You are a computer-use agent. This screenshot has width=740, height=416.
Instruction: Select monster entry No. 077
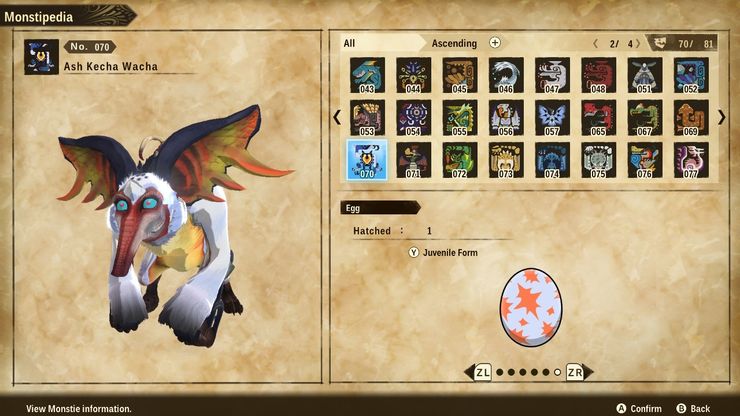coord(691,160)
